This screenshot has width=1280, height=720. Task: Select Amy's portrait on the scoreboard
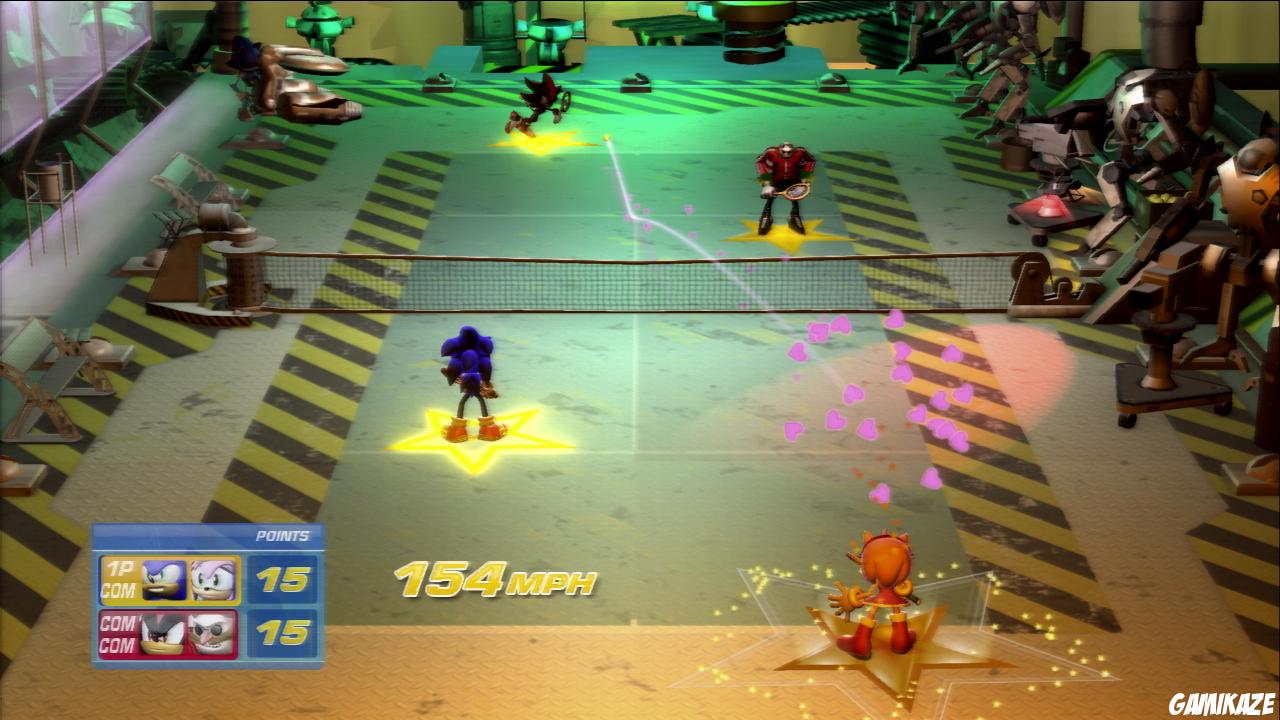[x=213, y=578]
